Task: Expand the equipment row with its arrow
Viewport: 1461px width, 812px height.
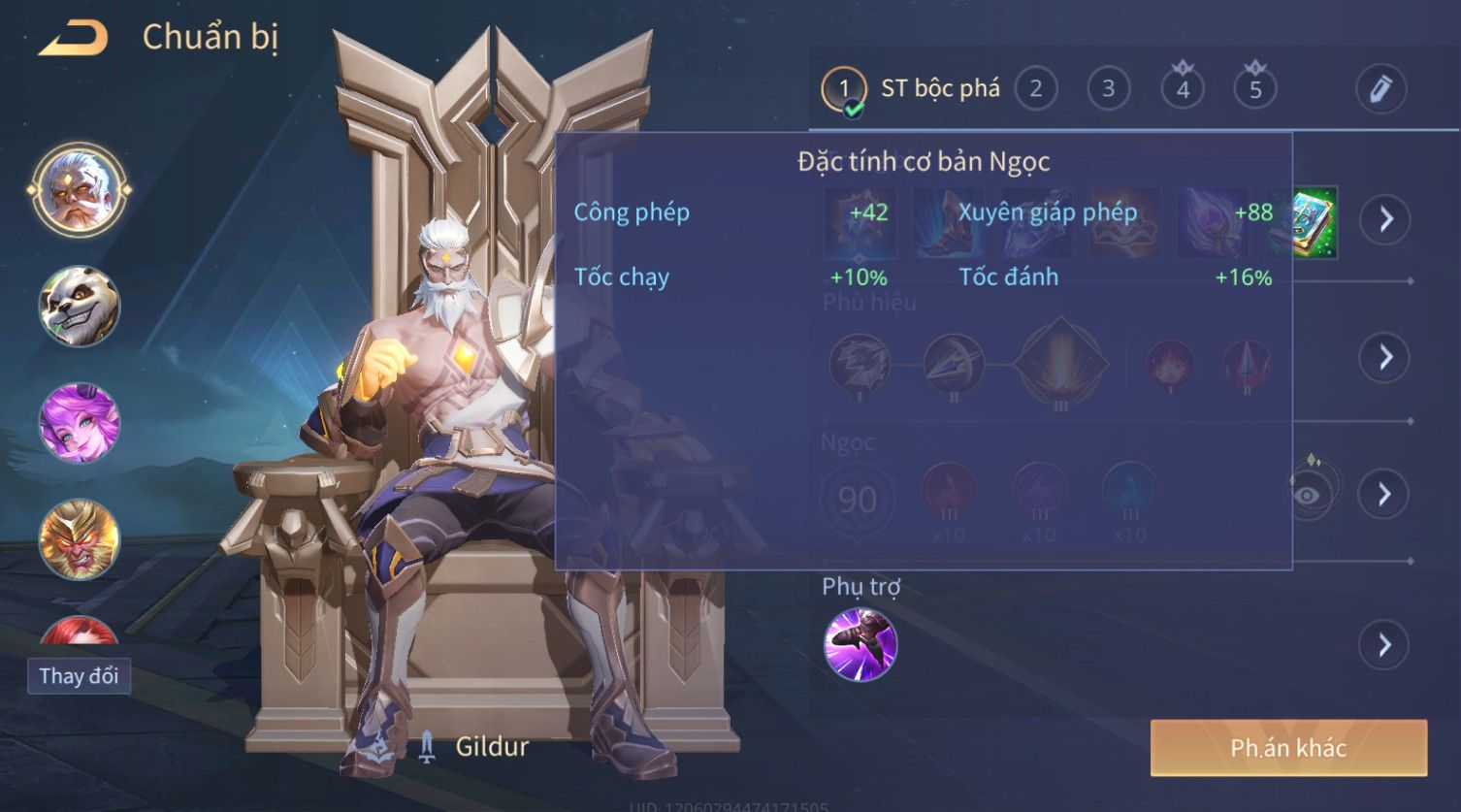Action: click(x=1384, y=219)
